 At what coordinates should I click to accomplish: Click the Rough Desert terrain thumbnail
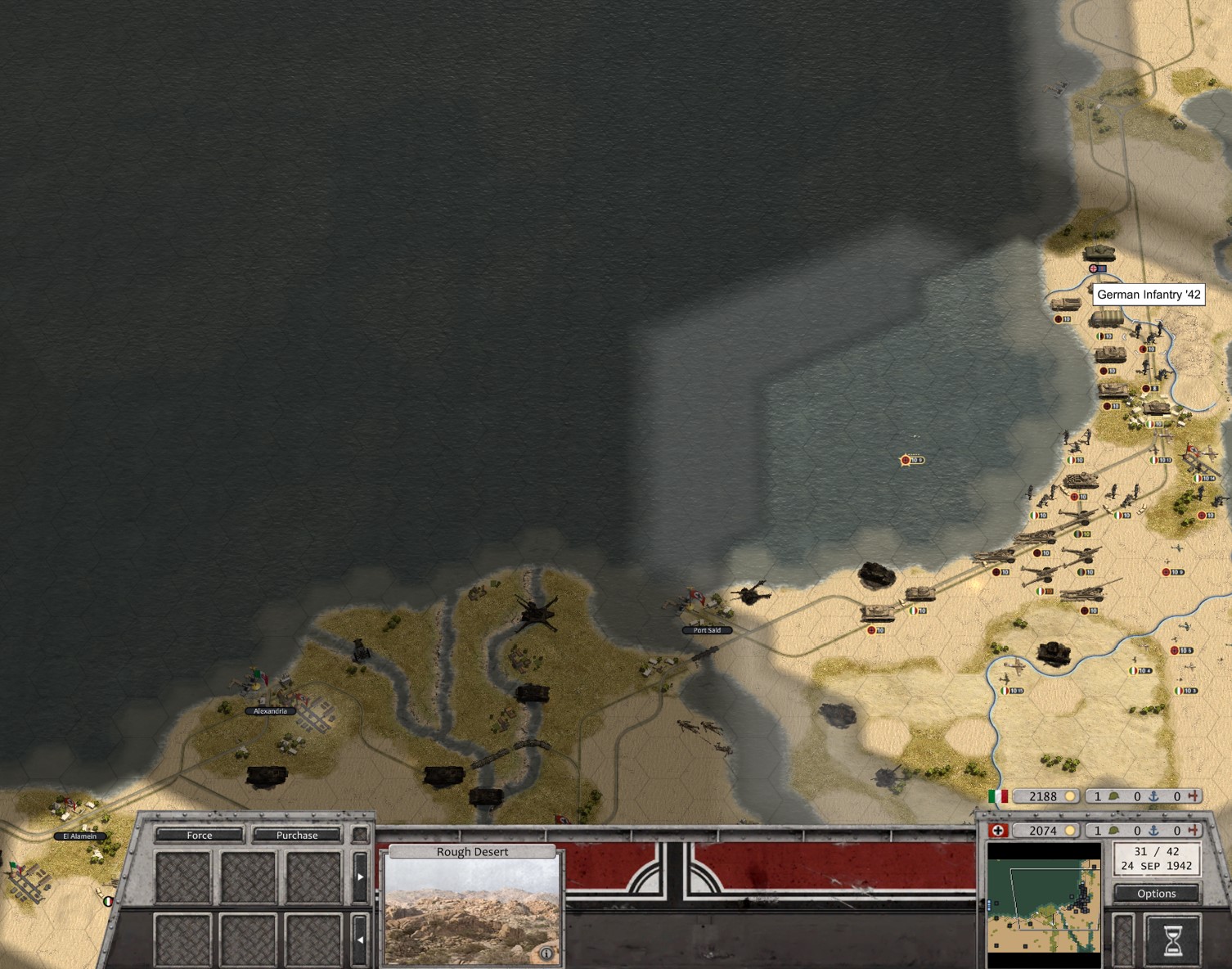pos(473,908)
